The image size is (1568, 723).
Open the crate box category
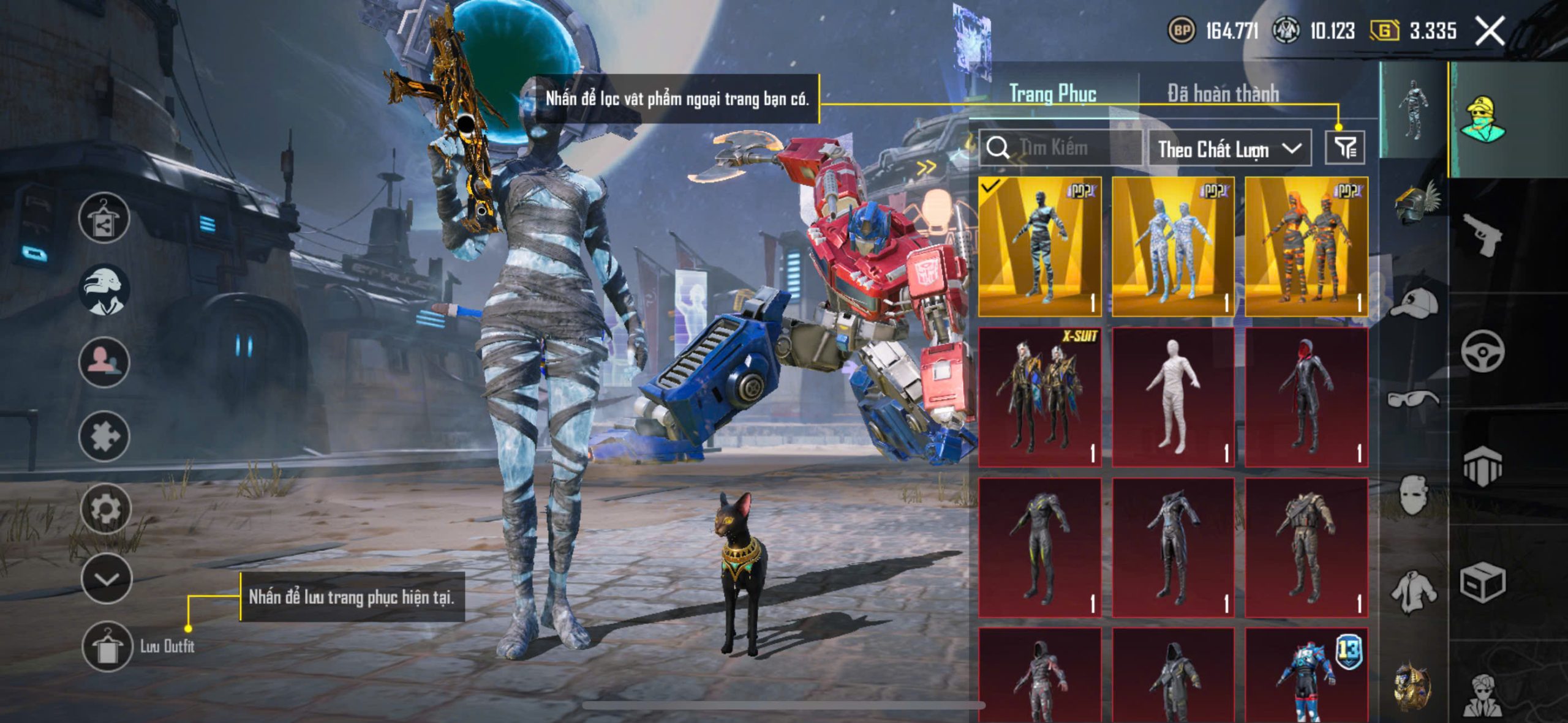coord(1482,582)
